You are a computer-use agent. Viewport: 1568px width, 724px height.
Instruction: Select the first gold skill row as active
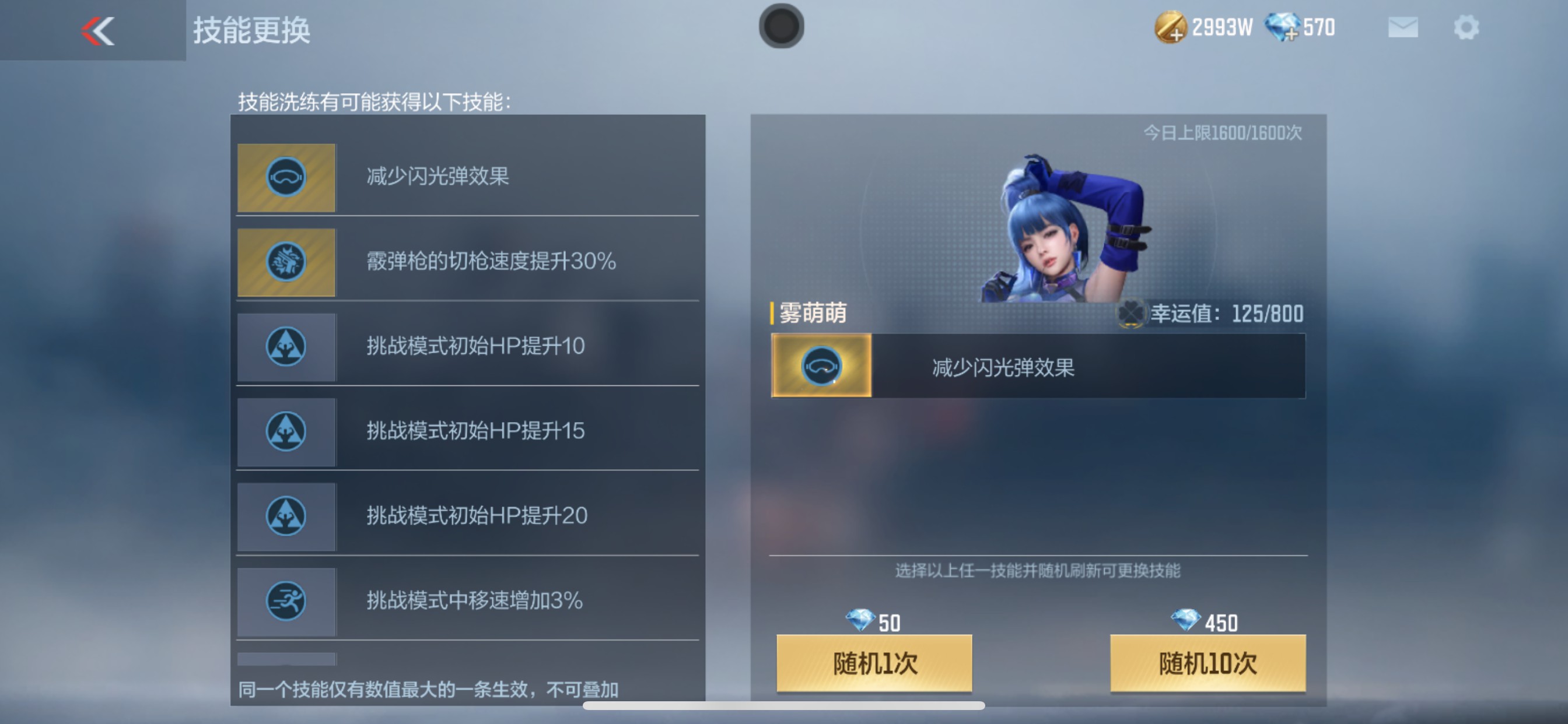(x=468, y=177)
